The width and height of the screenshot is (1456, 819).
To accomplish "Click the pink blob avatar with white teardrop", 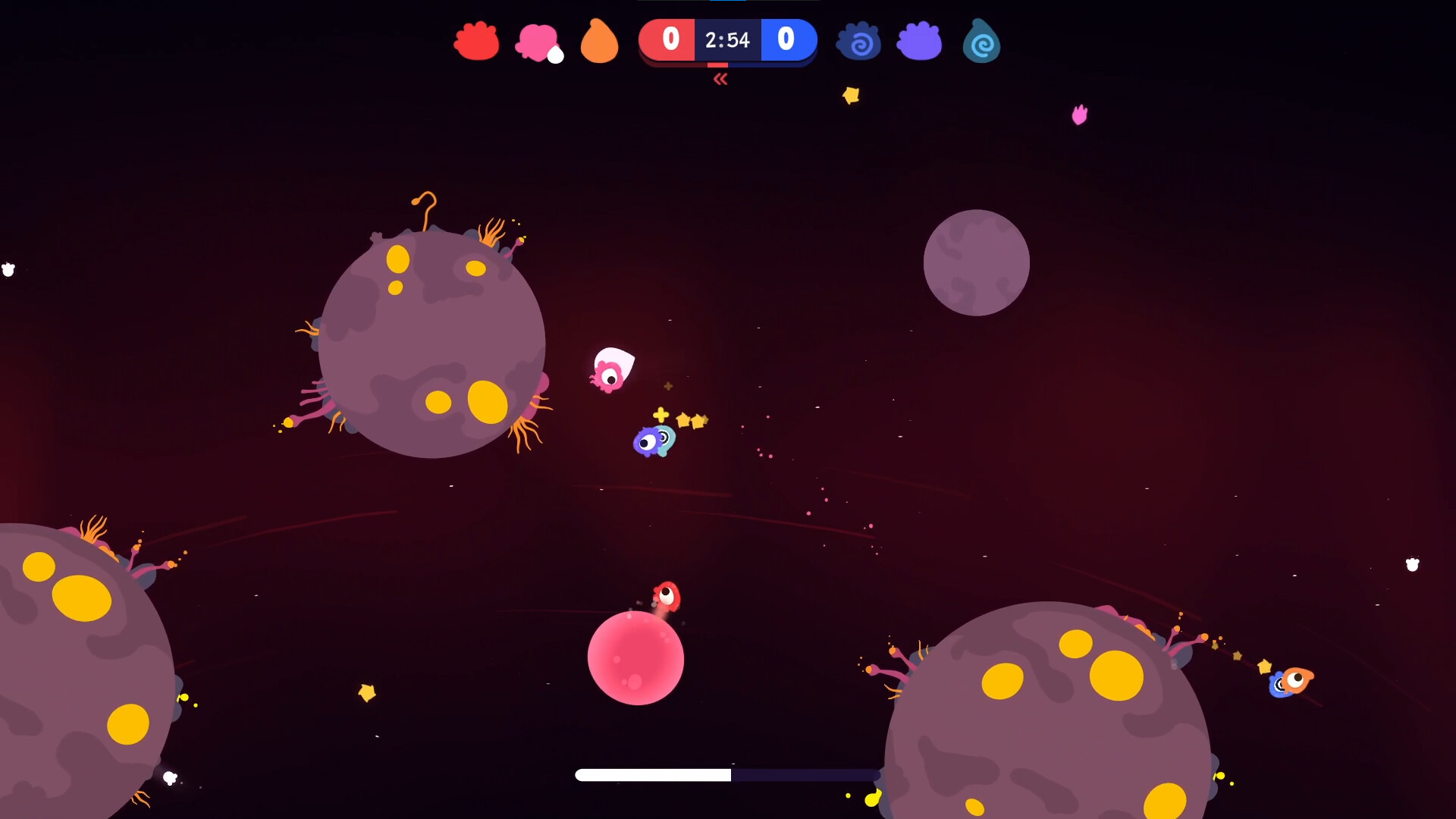I will (x=538, y=42).
